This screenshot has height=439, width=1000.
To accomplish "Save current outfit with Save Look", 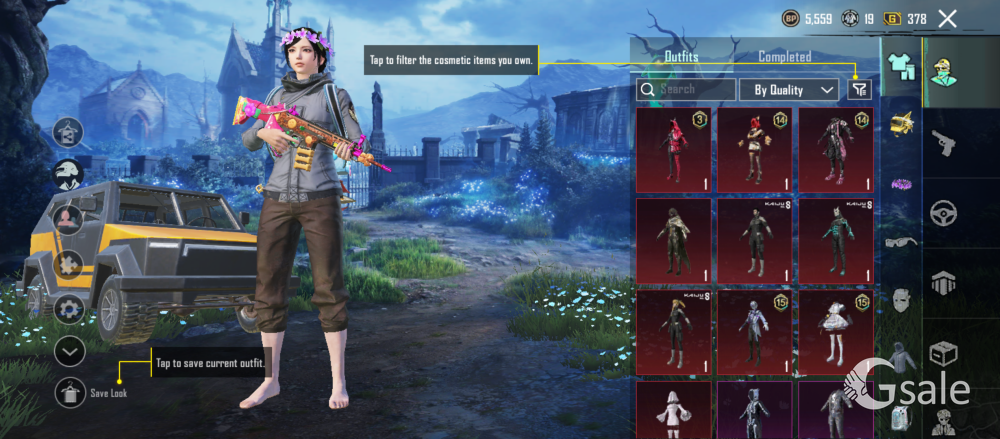I will [70, 393].
